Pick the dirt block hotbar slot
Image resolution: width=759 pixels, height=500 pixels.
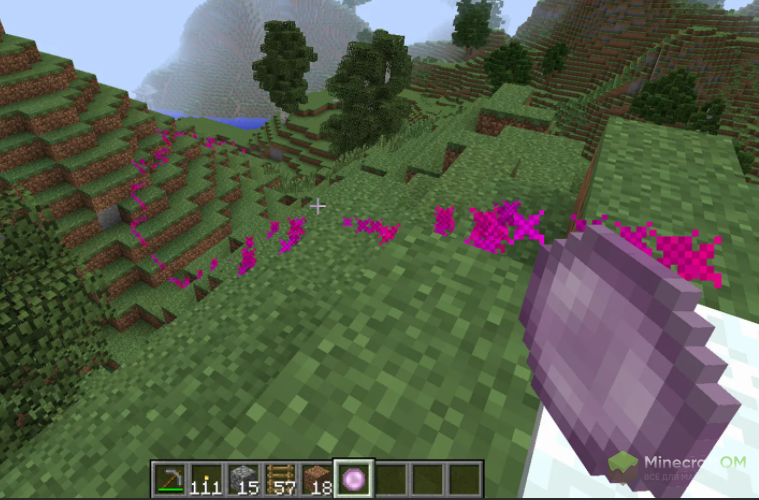[x=316, y=477]
